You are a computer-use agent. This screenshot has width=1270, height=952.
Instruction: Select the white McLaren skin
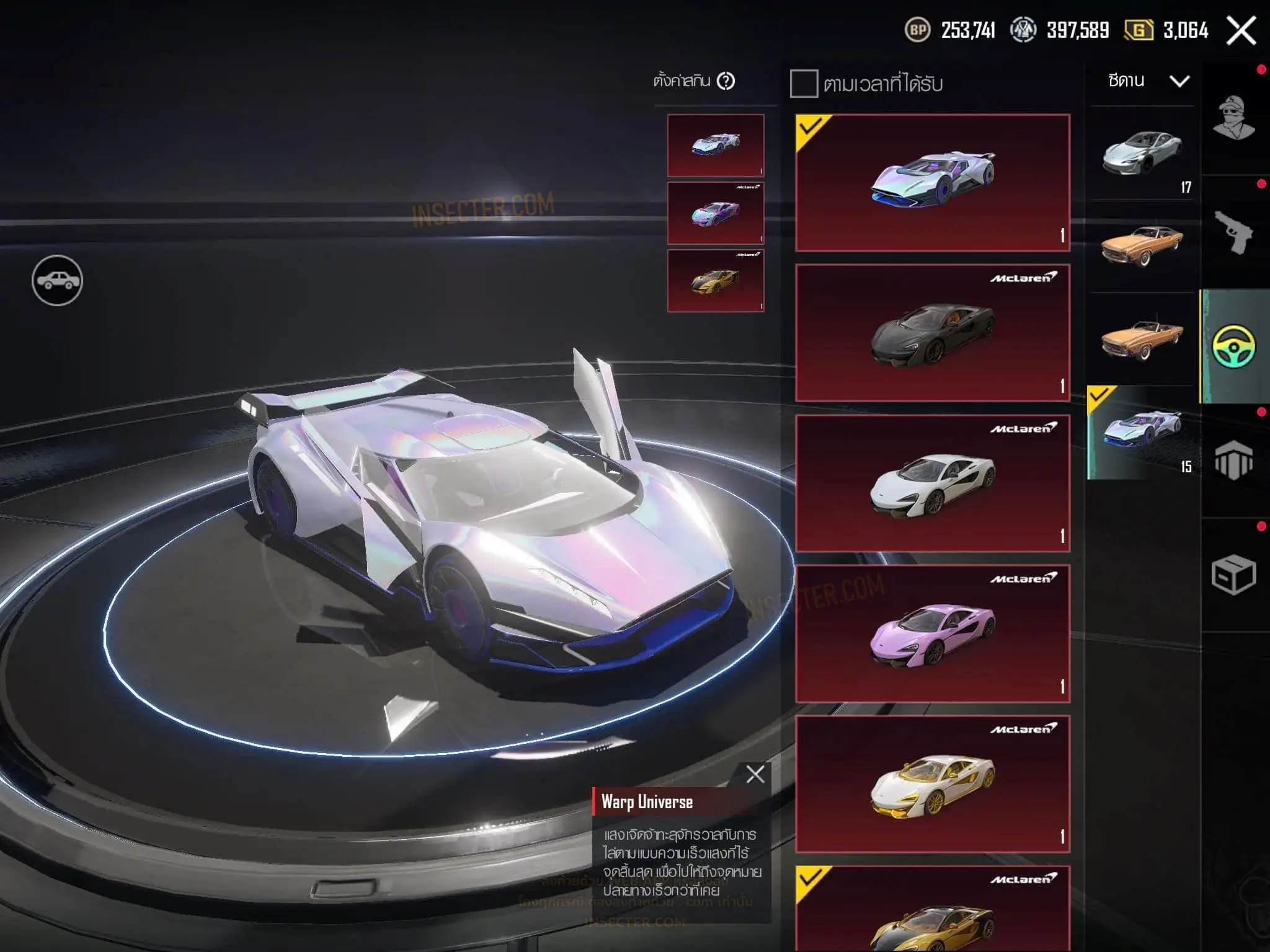[x=932, y=483]
